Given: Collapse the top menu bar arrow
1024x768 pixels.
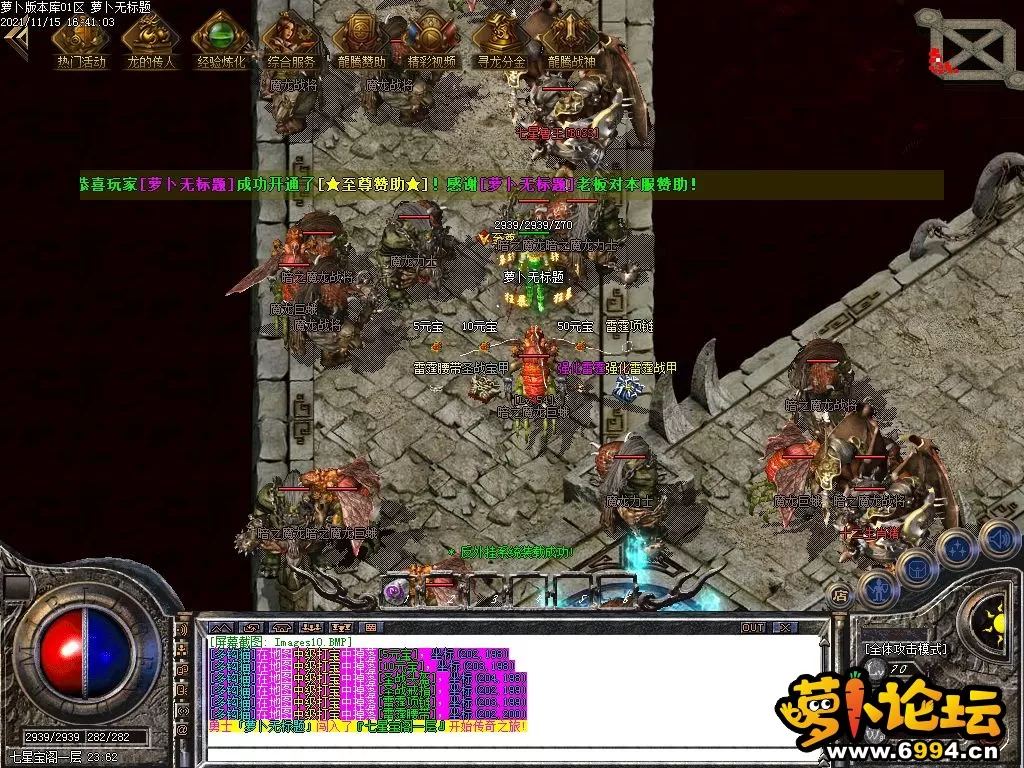Looking at the screenshot, I should (16, 42).
